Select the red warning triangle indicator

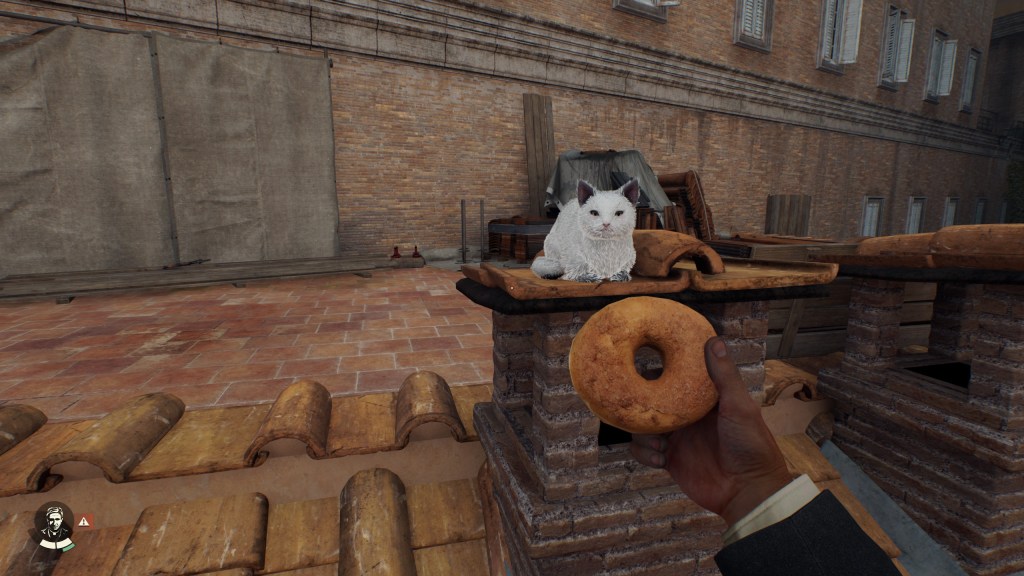[85, 521]
